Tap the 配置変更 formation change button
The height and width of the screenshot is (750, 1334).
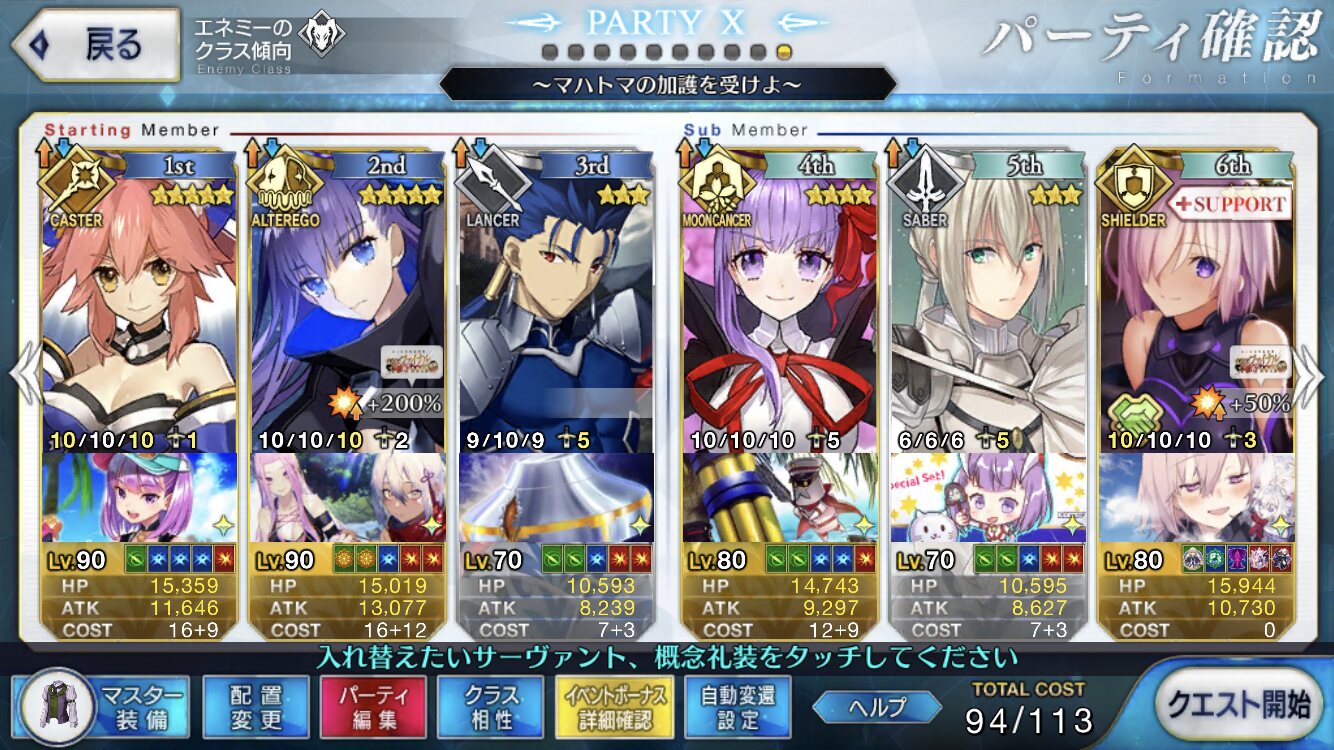pyautogui.click(x=255, y=706)
